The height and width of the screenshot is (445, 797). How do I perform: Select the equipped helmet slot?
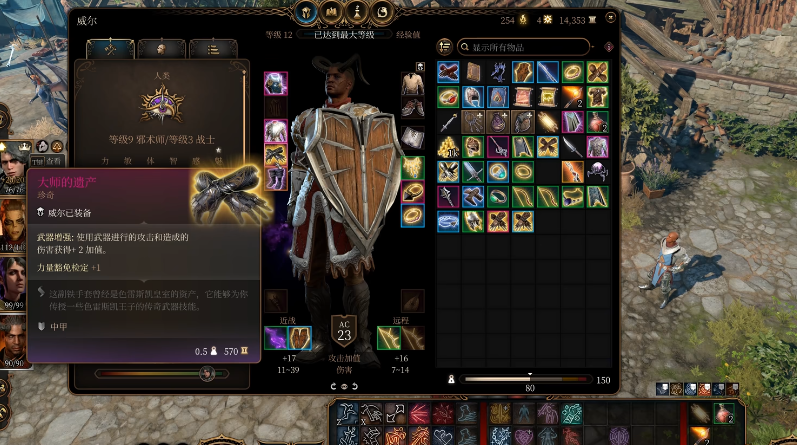[276, 83]
